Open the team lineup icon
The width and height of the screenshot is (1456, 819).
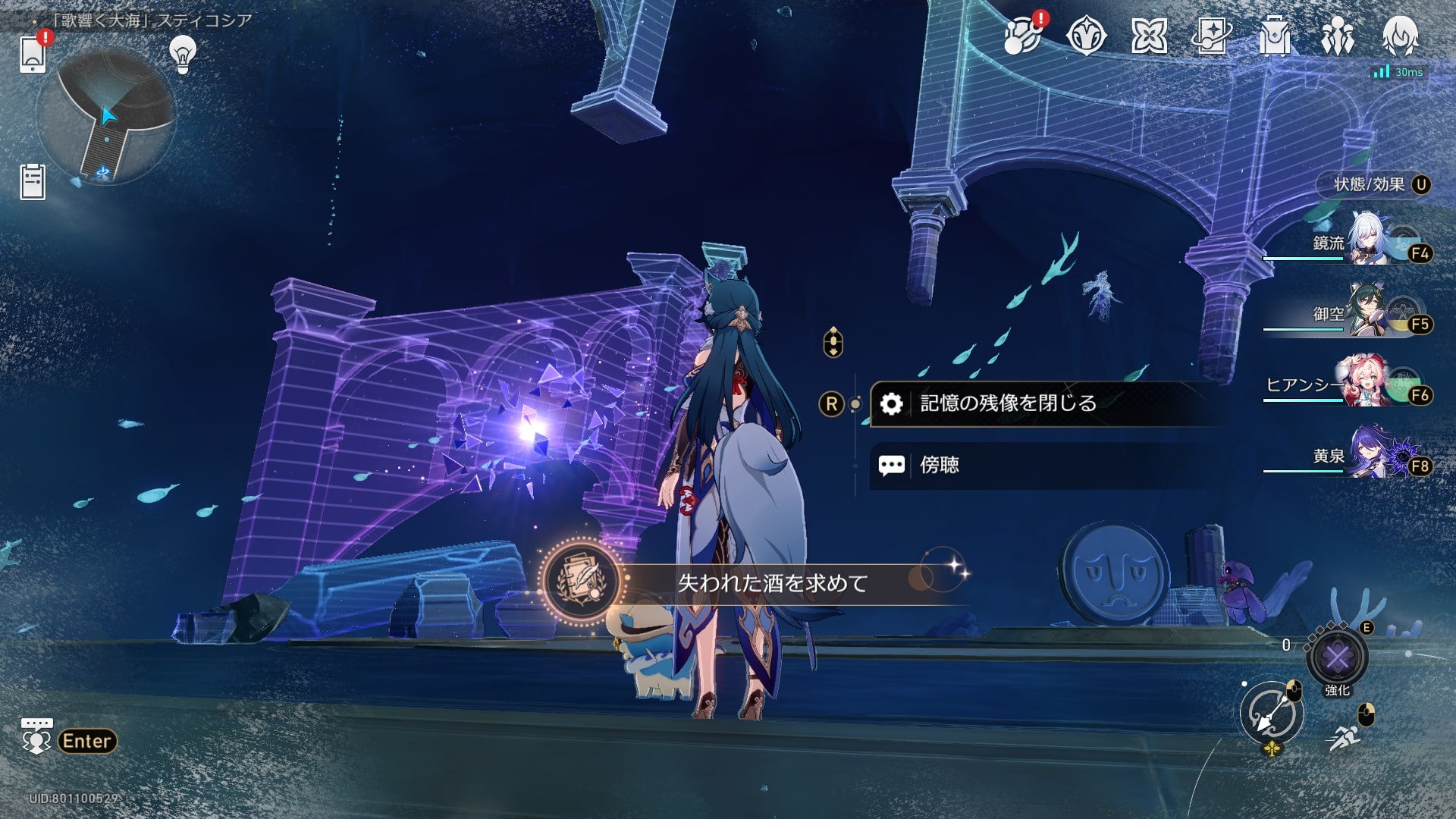1337,36
